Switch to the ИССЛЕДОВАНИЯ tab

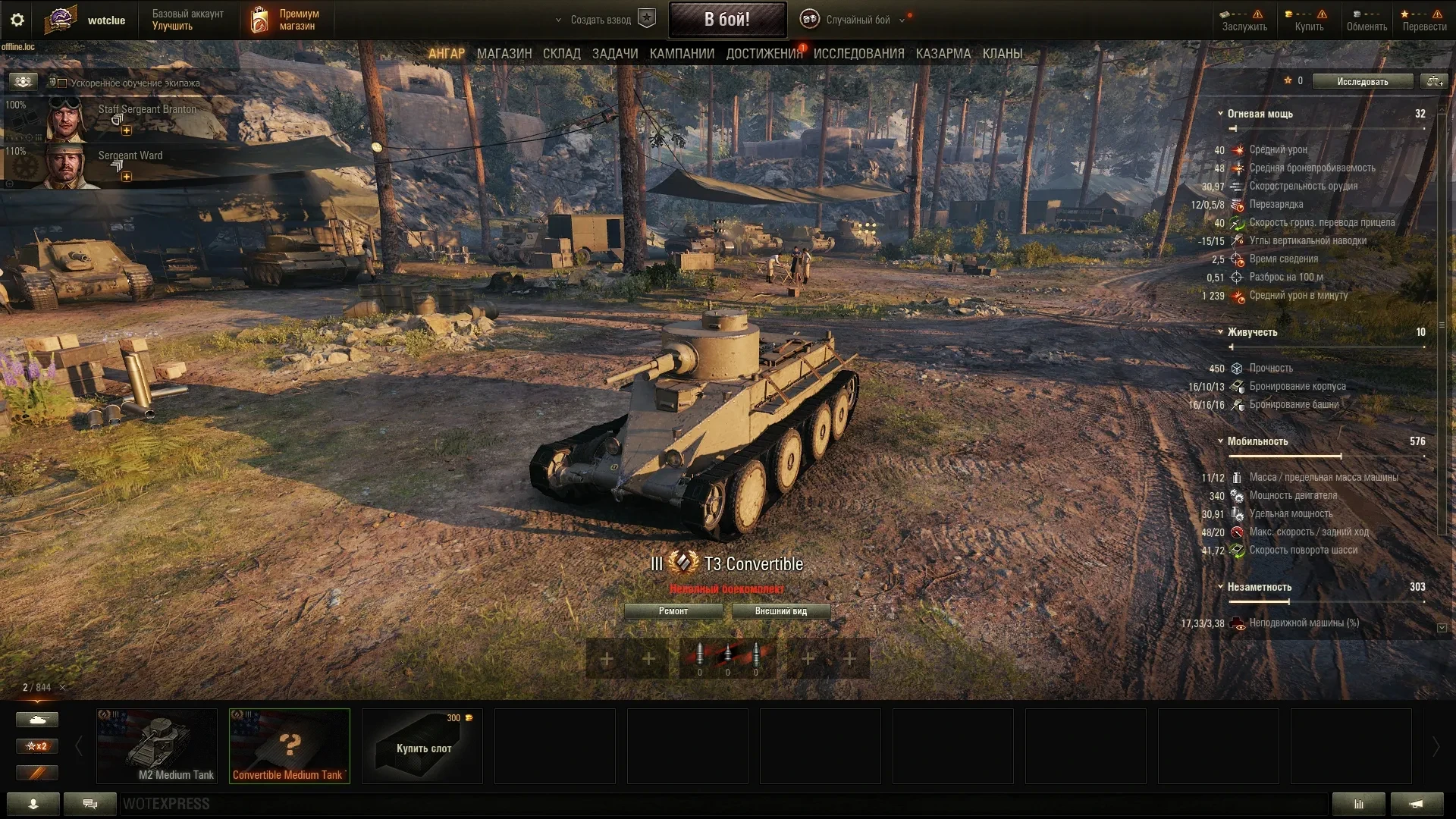[x=858, y=54]
